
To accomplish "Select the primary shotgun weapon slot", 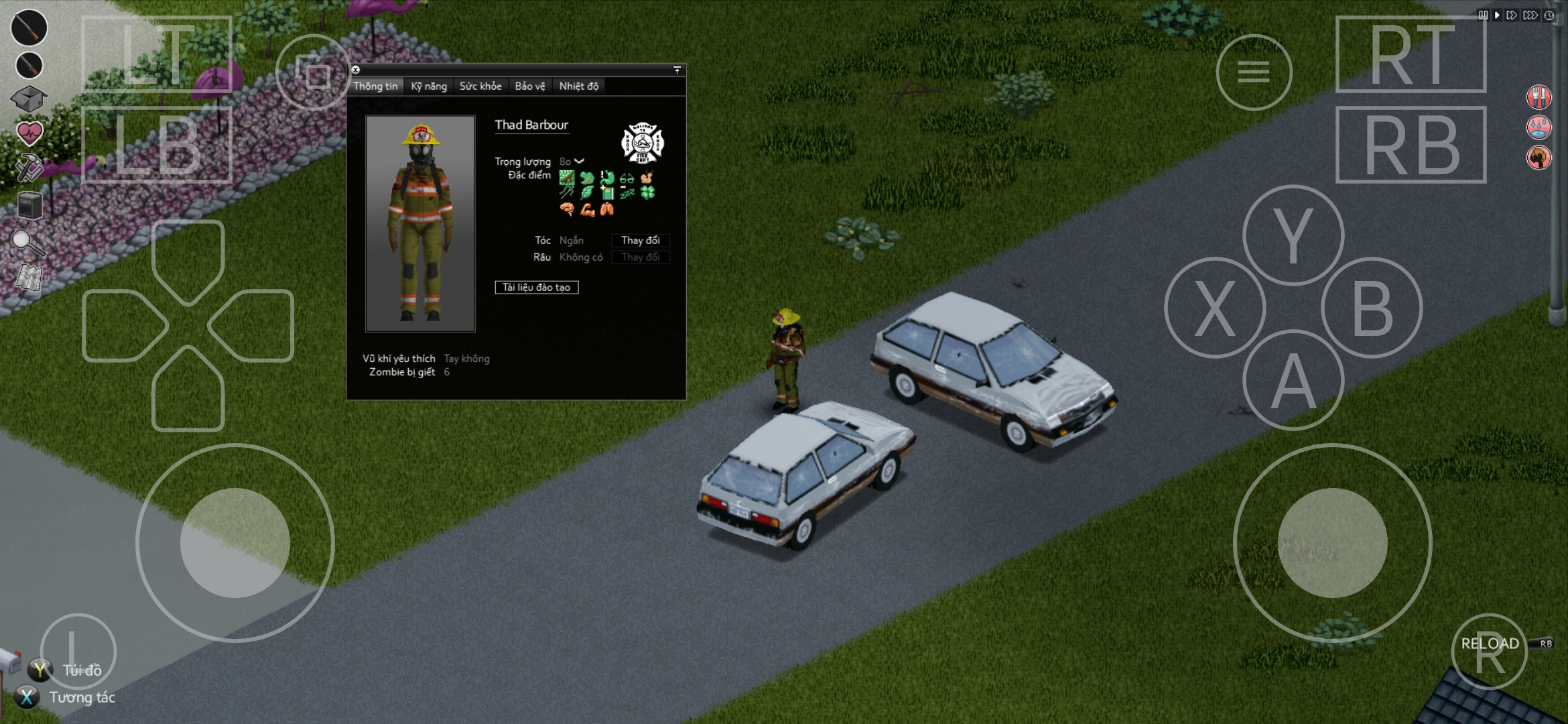I will tap(29, 27).
